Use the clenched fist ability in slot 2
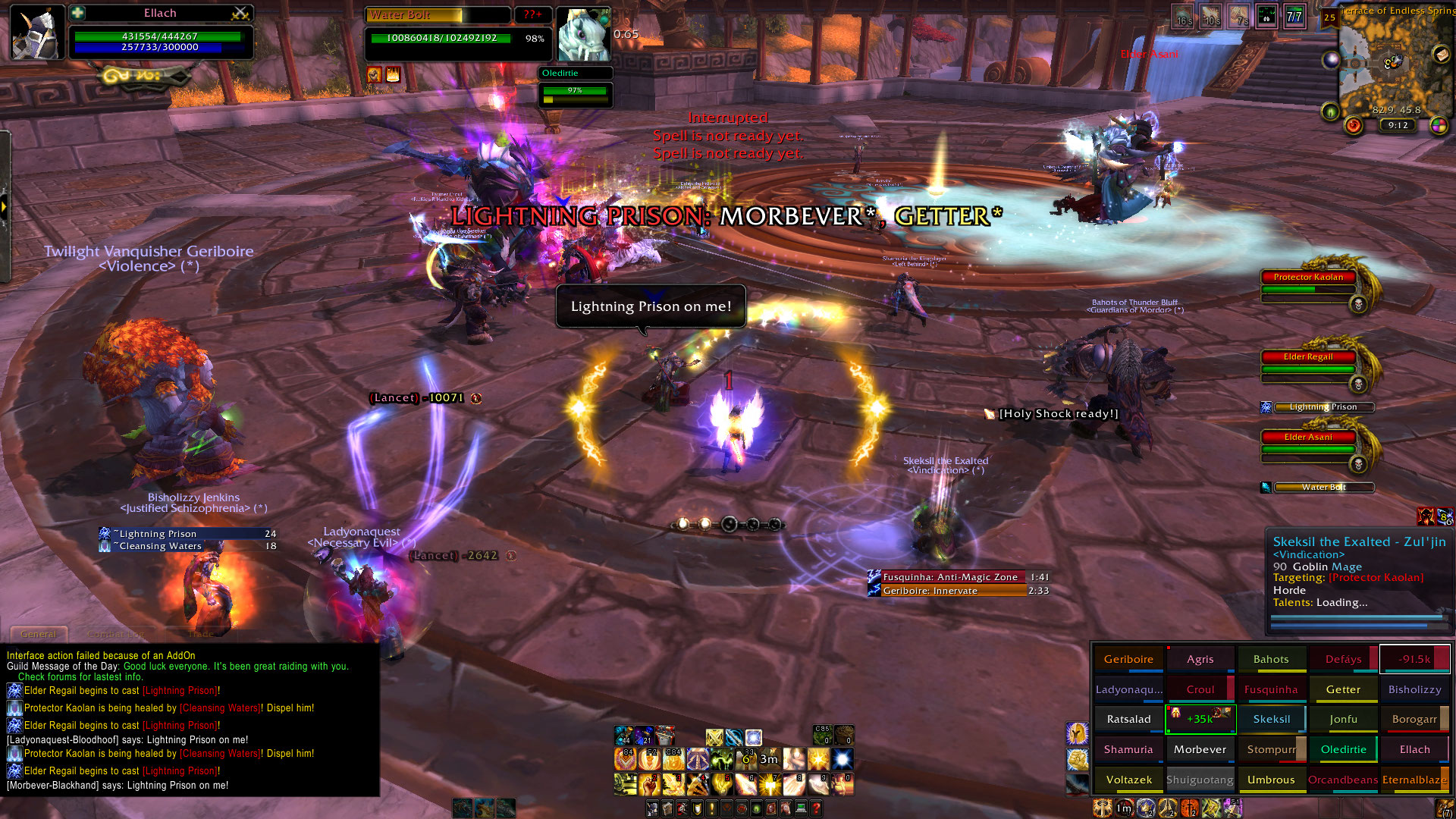 click(x=649, y=784)
